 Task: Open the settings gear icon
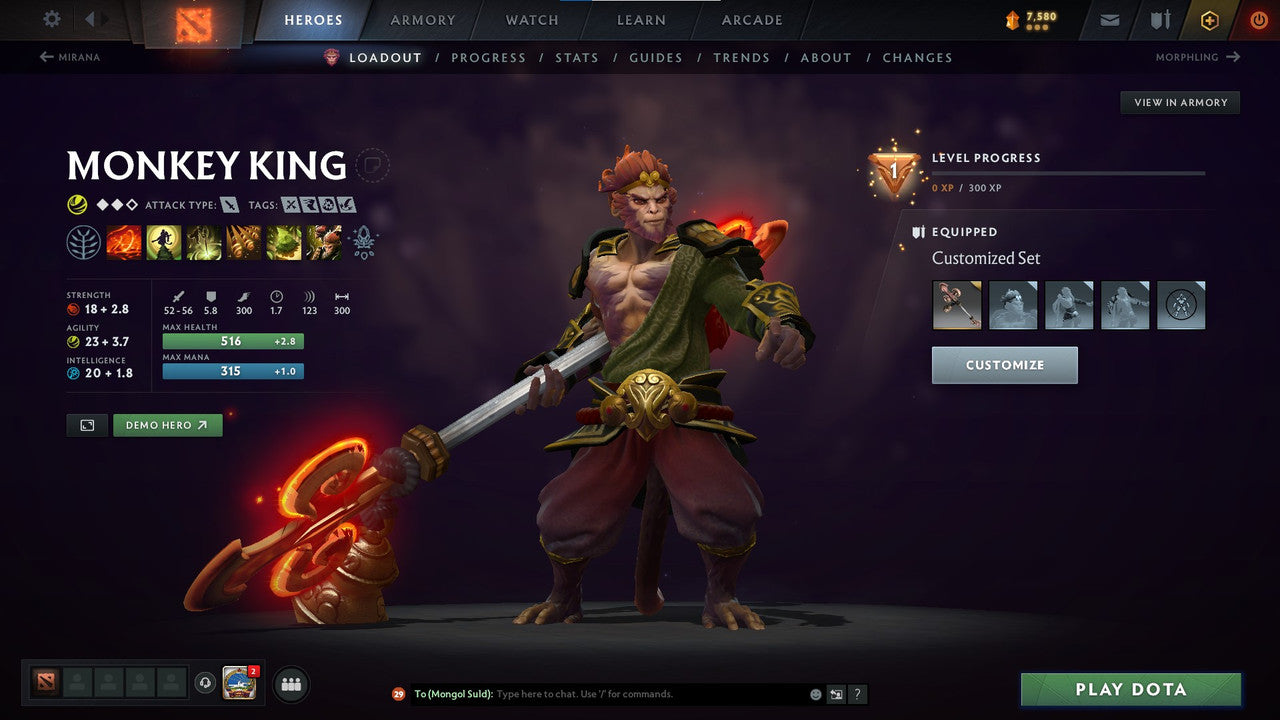pyautogui.click(x=50, y=19)
